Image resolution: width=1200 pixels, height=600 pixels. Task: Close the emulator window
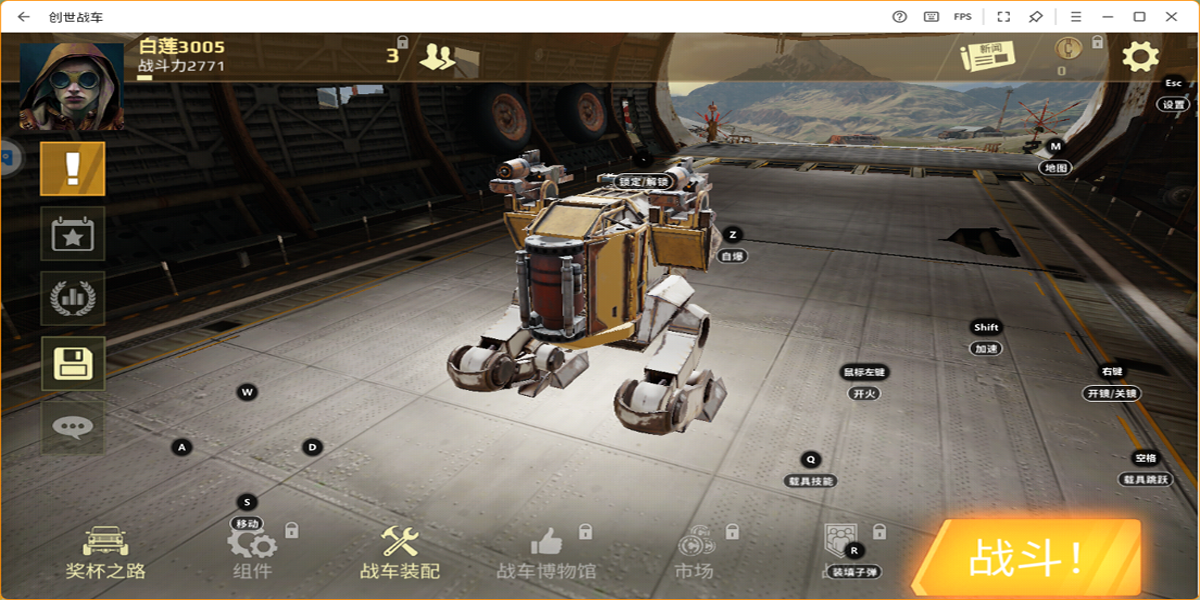(x=1171, y=16)
